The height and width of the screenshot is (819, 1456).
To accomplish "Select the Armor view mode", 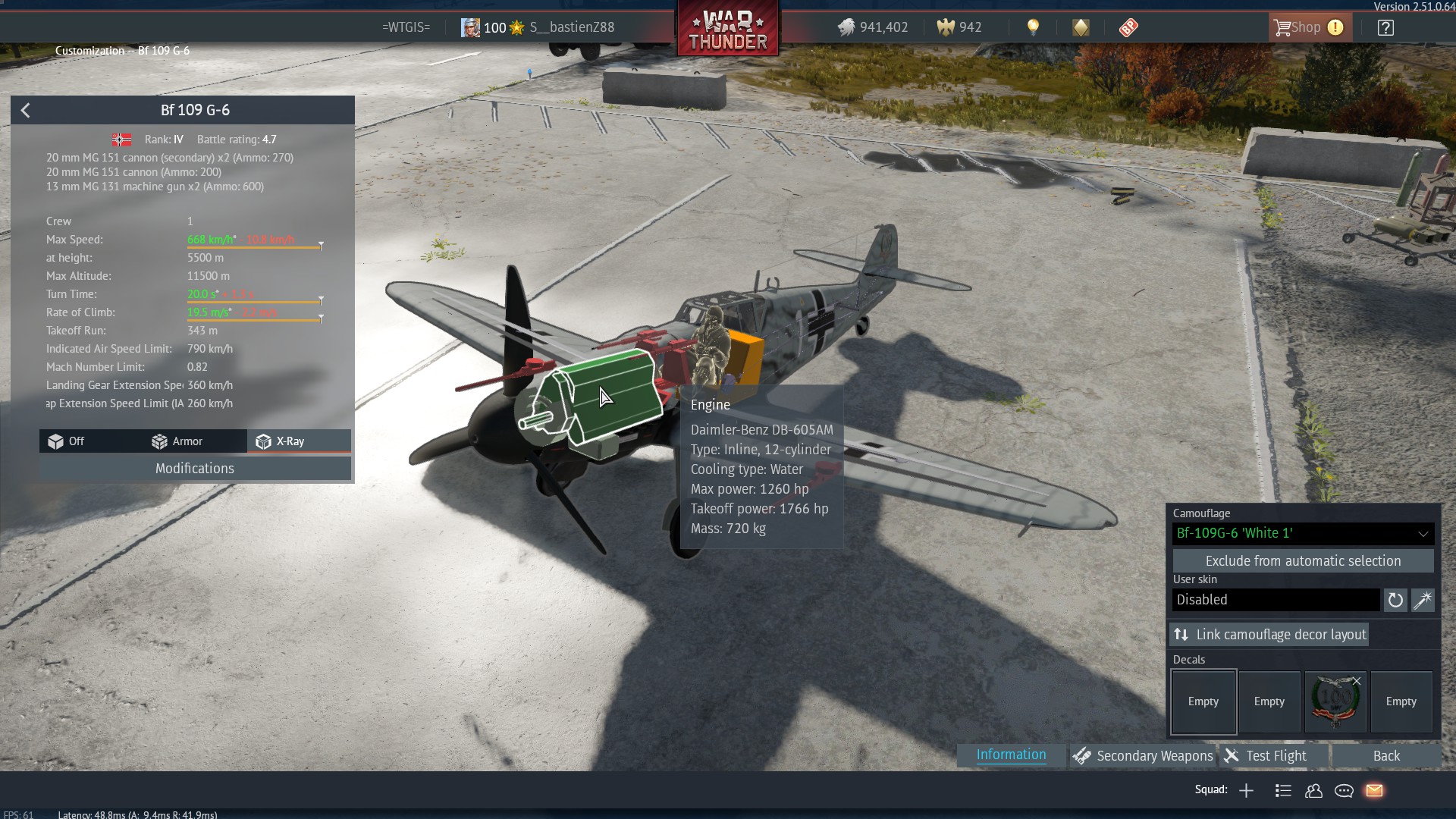I will 177,441.
